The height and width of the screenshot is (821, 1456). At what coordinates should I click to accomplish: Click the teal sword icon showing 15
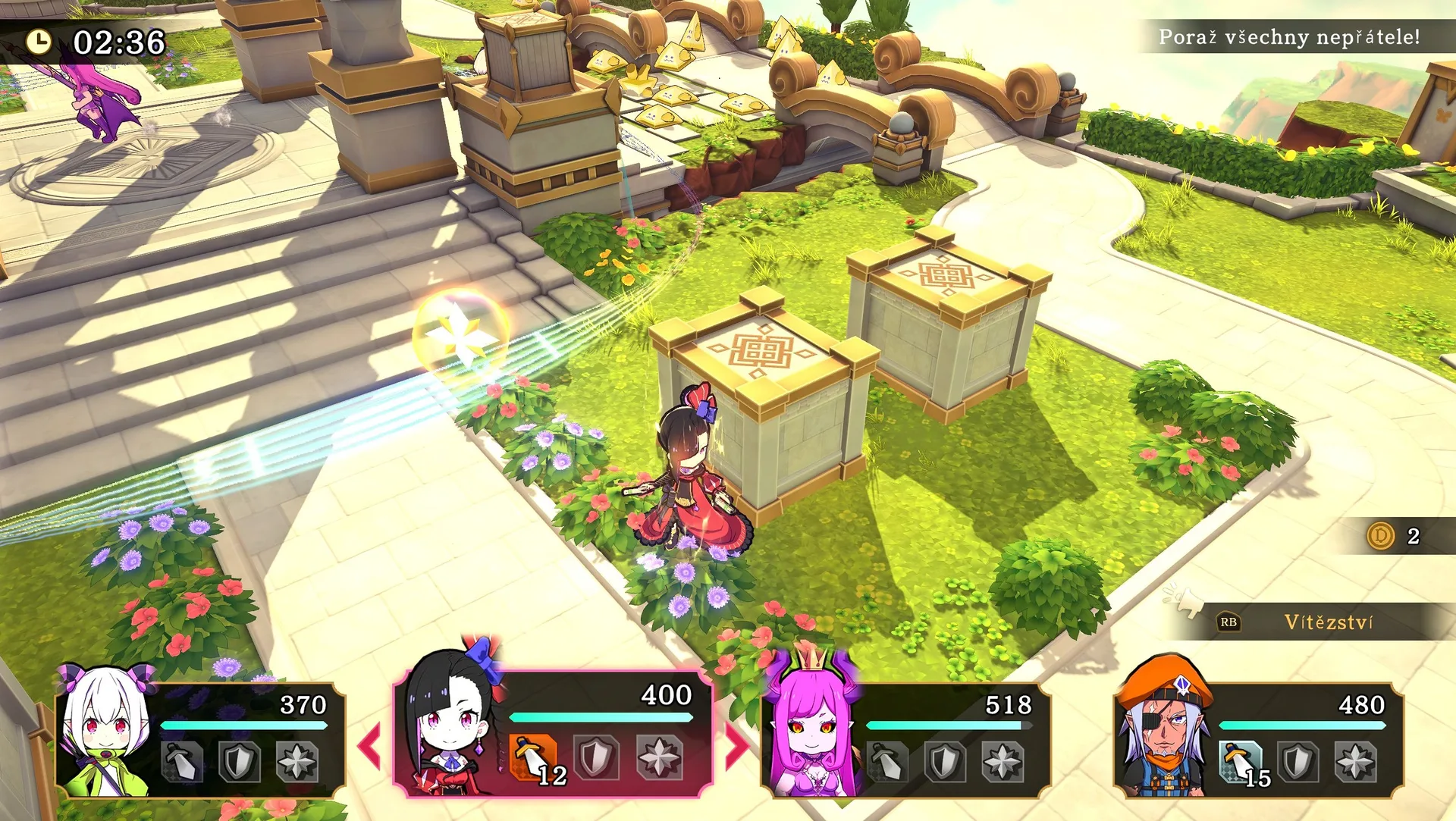pyautogui.click(x=1241, y=761)
